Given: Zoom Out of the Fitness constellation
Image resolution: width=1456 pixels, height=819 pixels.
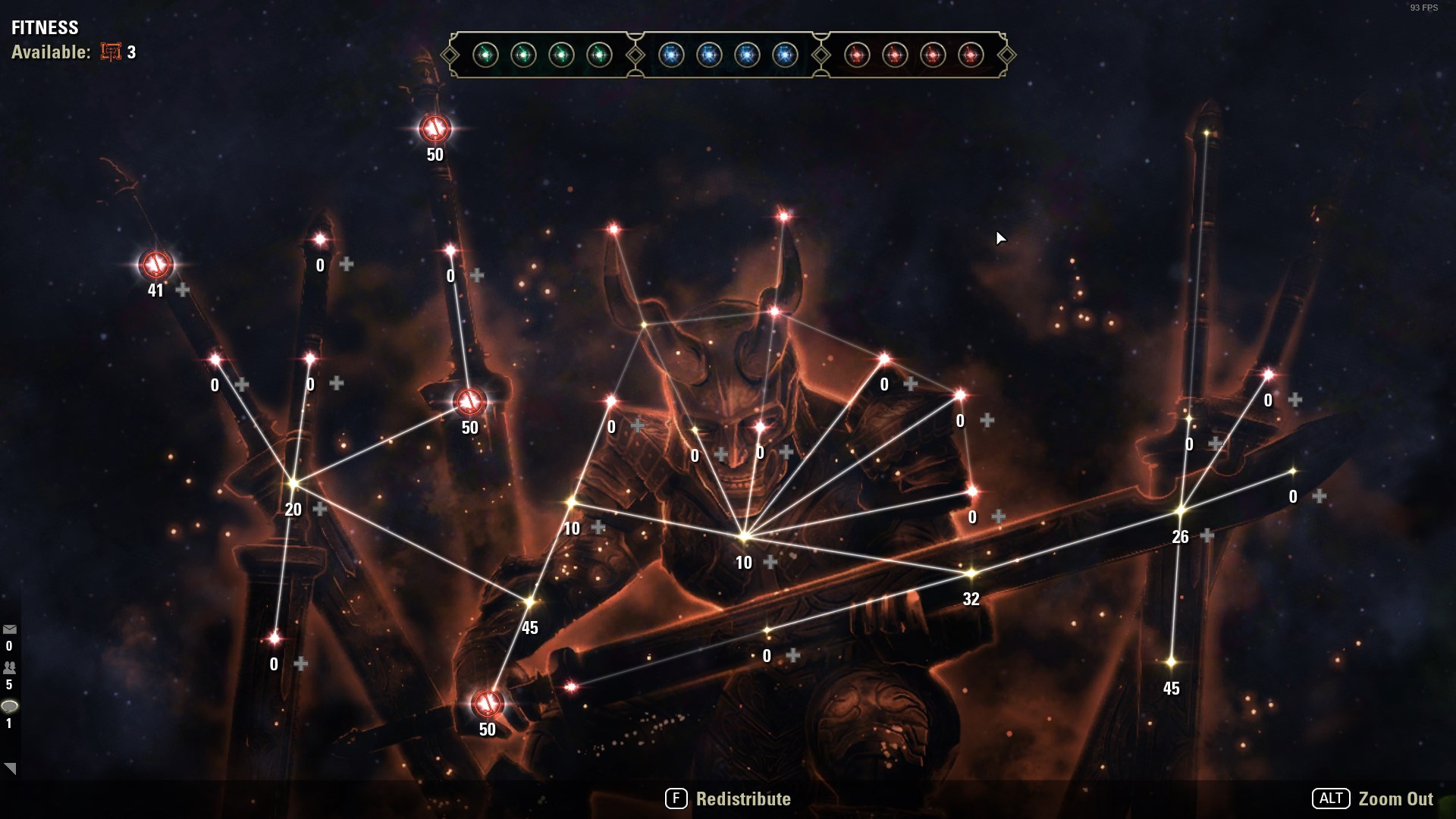Looking at the screenshot, I should pyautogui.click(x=1373, y=799).
